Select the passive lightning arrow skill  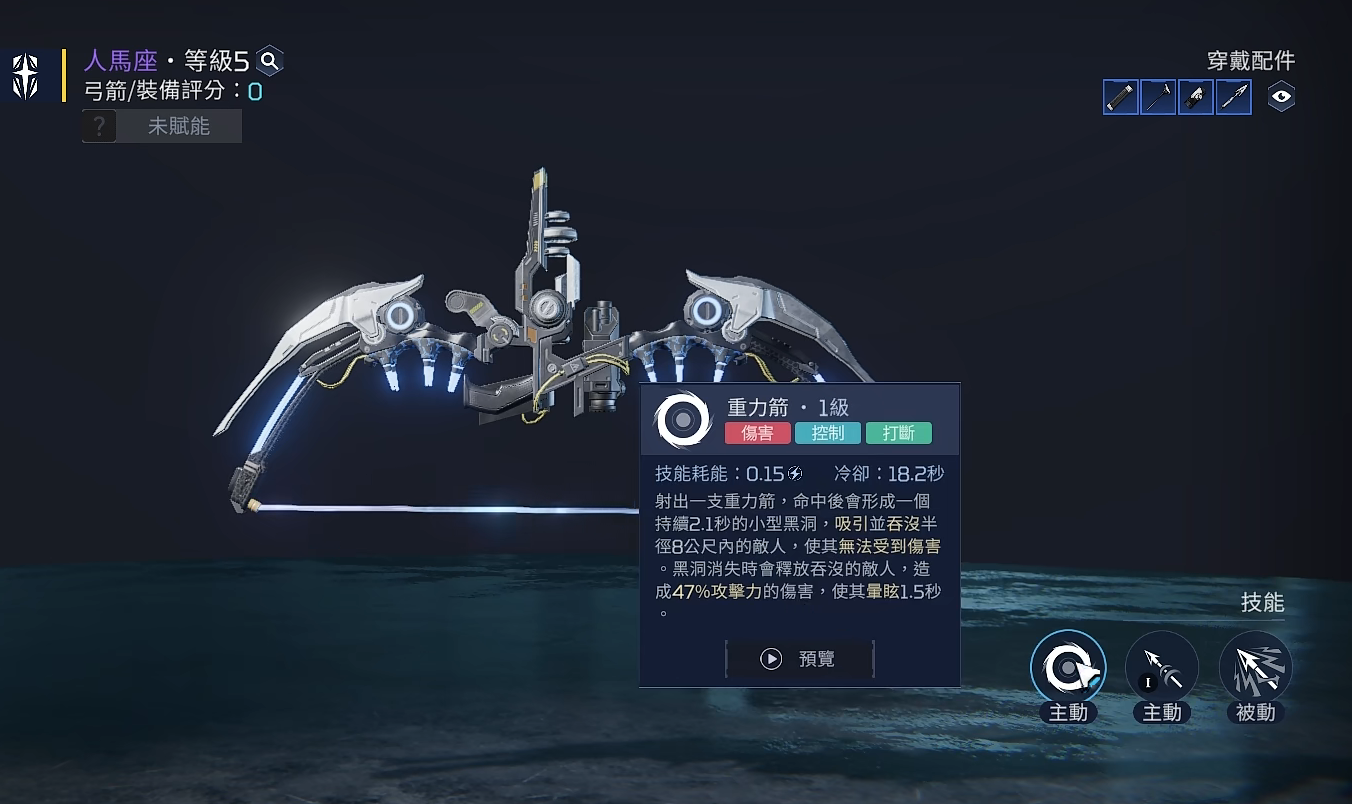1255,667
